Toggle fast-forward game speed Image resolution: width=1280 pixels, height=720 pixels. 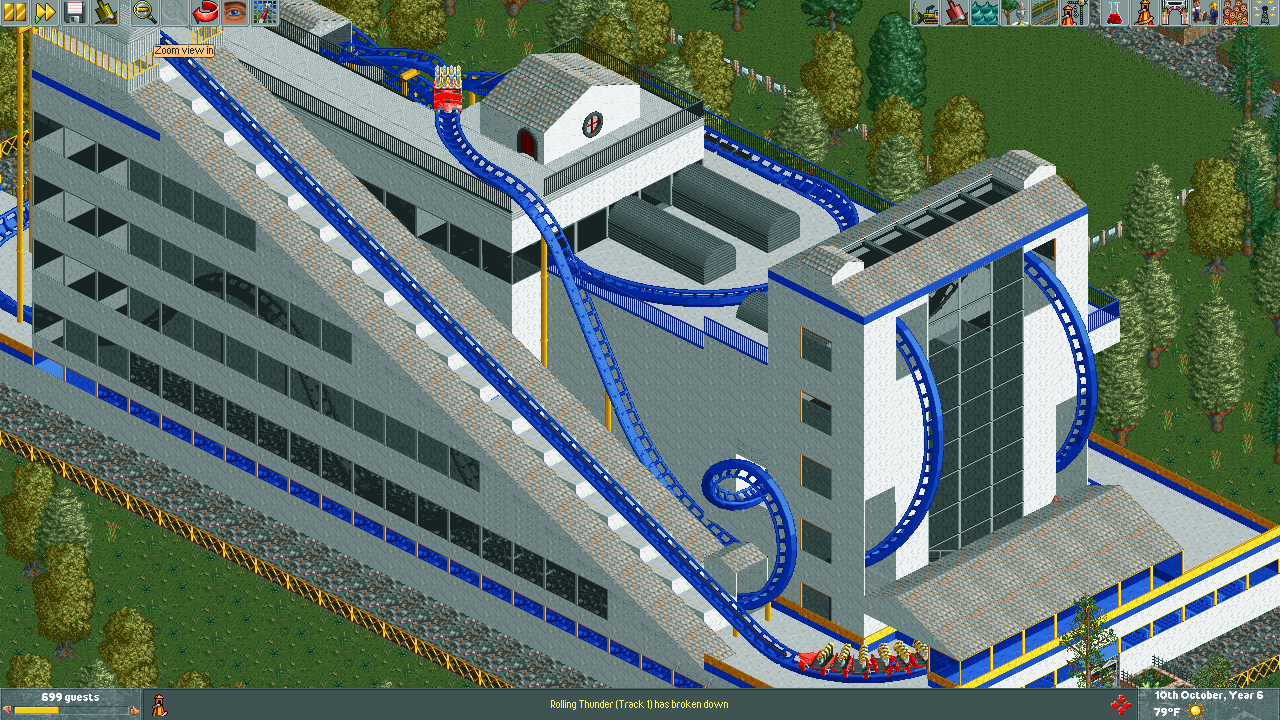click(x=45, y=12)
